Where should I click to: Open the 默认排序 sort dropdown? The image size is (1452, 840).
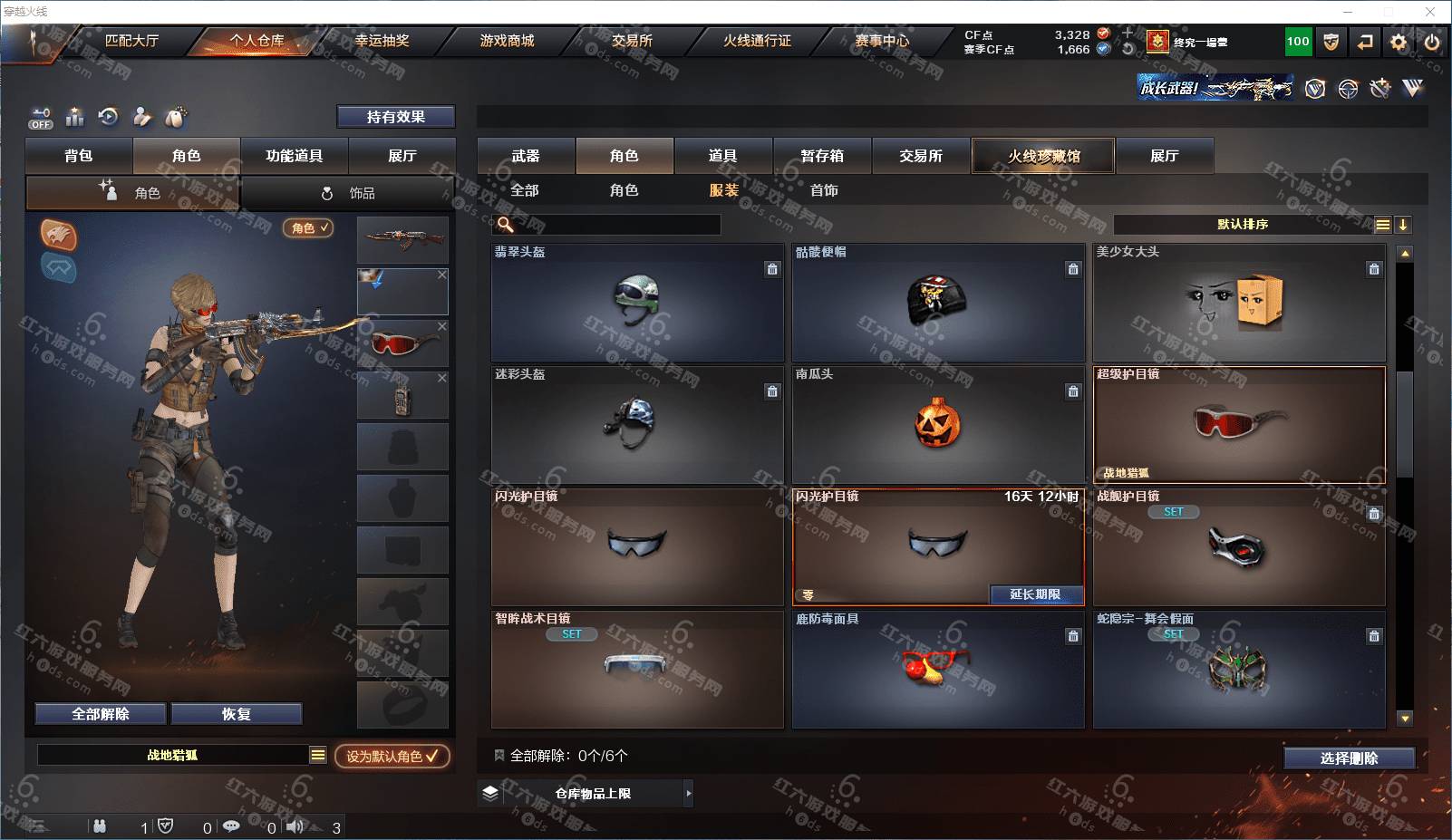[x=1243, y=225]
